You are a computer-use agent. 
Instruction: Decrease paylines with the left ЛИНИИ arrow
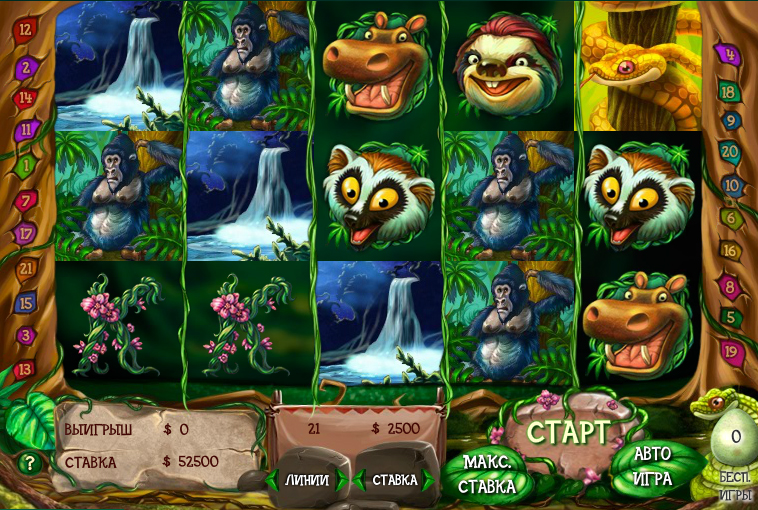(272, 480)
